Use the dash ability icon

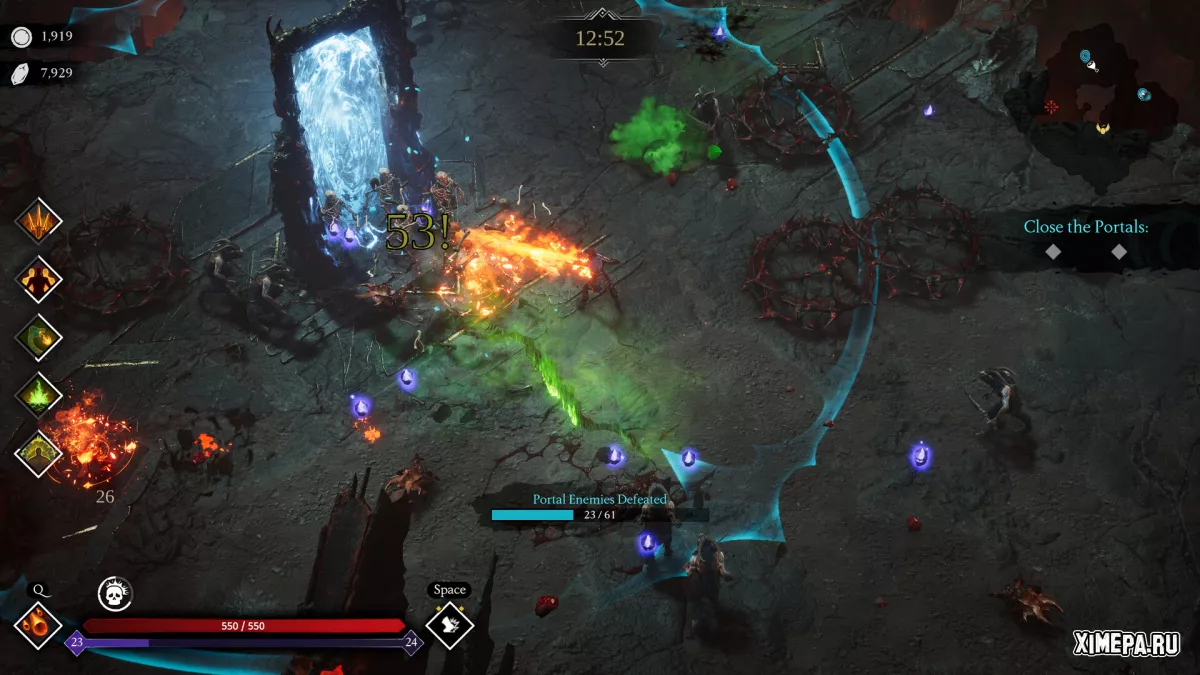449,625
